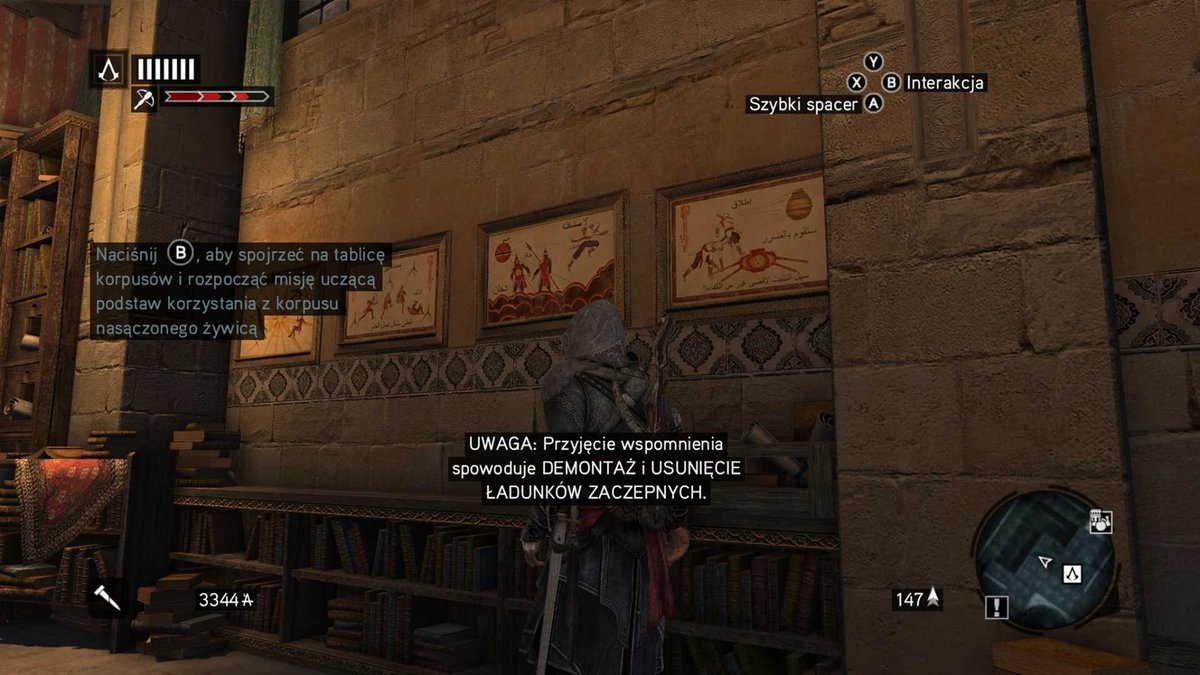Select the secondary weapon icon beside the red bar
1200x675 pixels.
pos(144,98)
